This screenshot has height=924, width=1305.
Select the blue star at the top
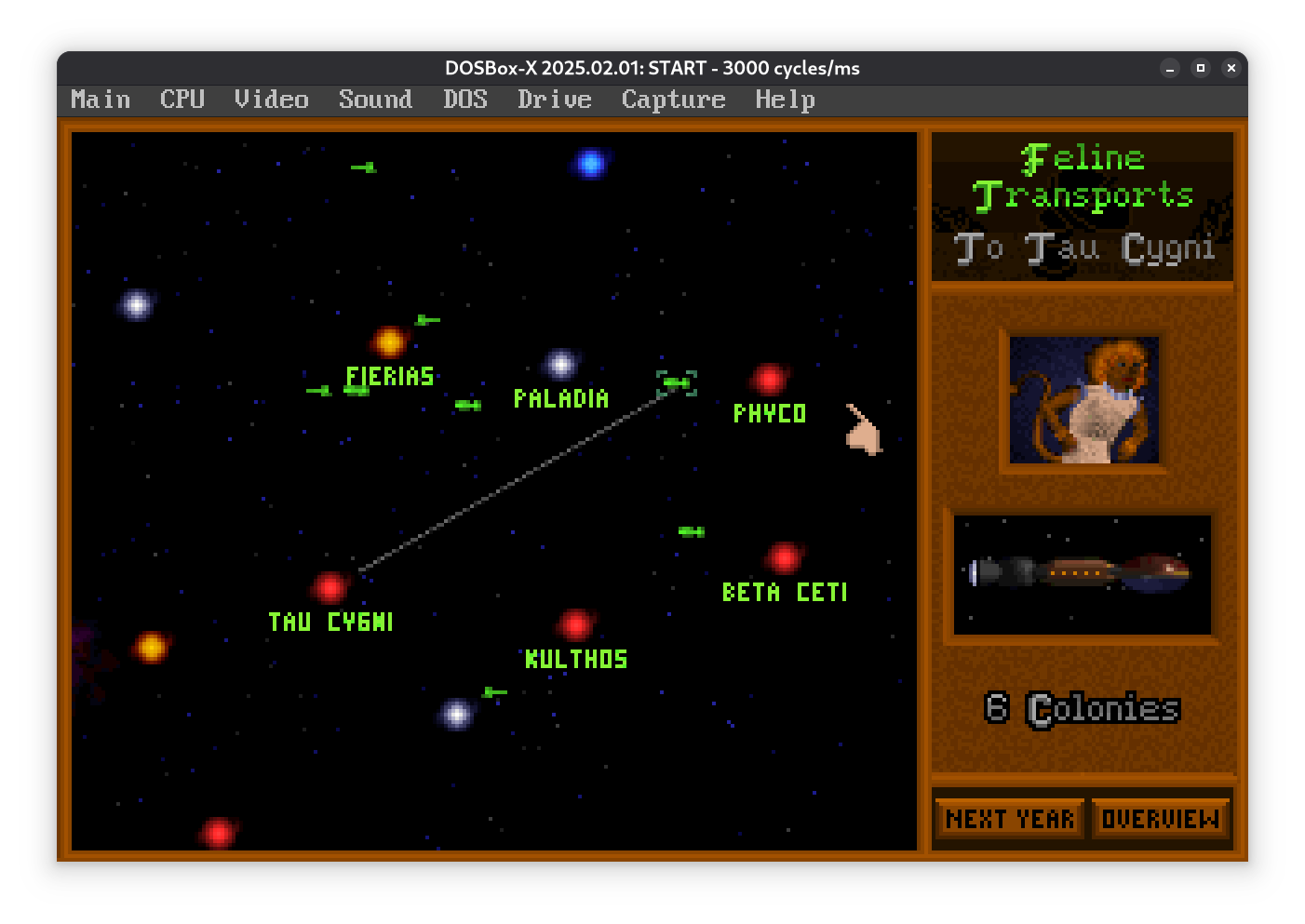coord(590,163)
